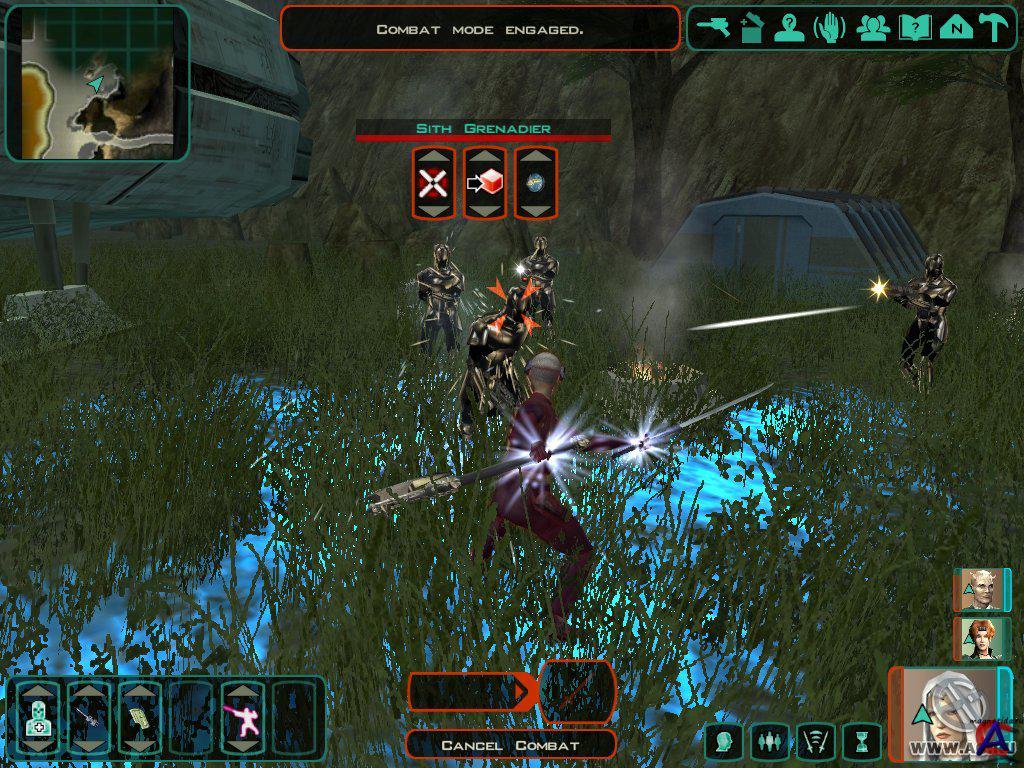Image resolution: width=1024 pixels, height=768 pixels.
Task: Choose the red cube action on target
Action: 484,183
